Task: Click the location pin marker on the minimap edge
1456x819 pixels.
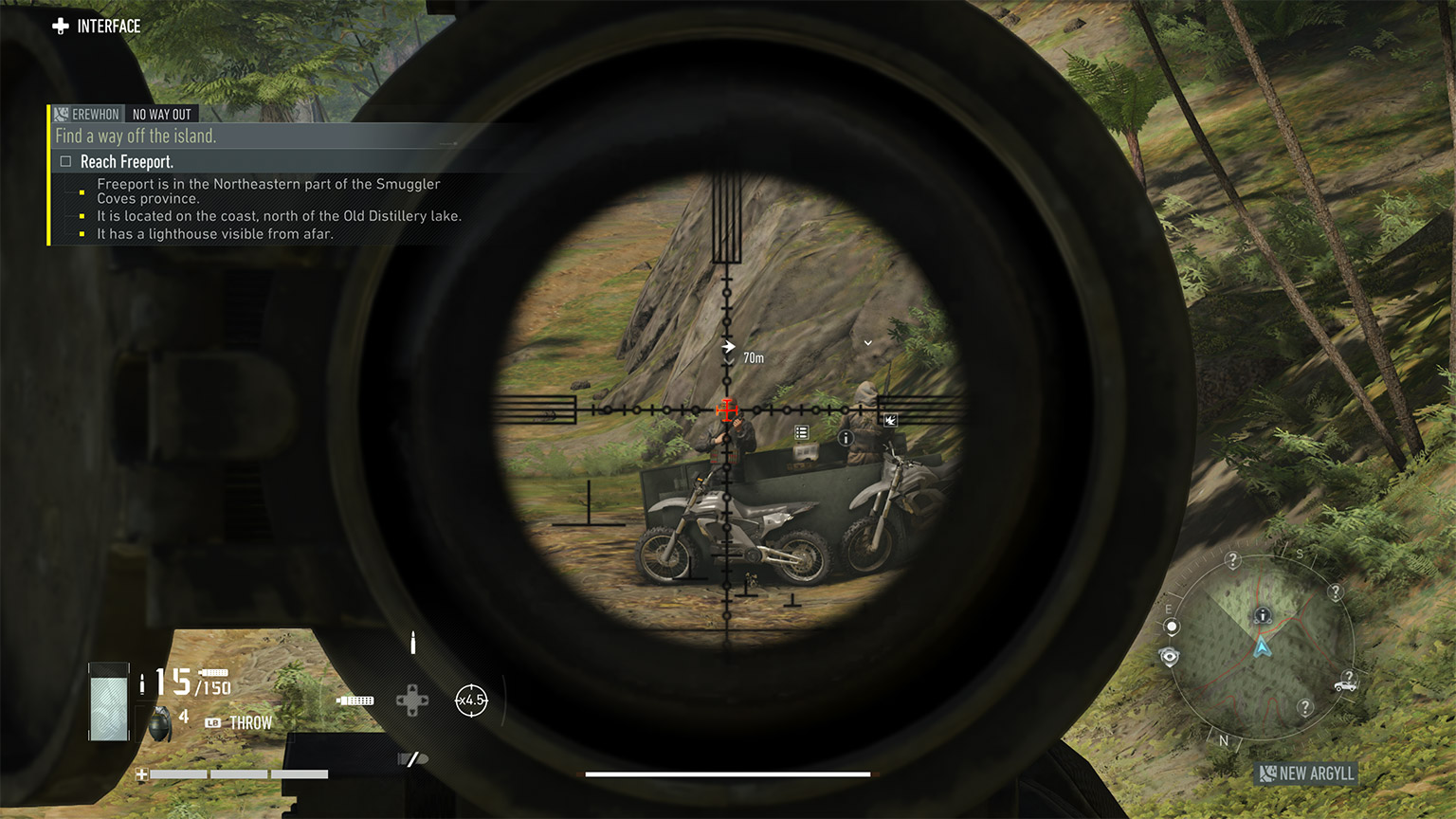Action: coord(1172,626)
